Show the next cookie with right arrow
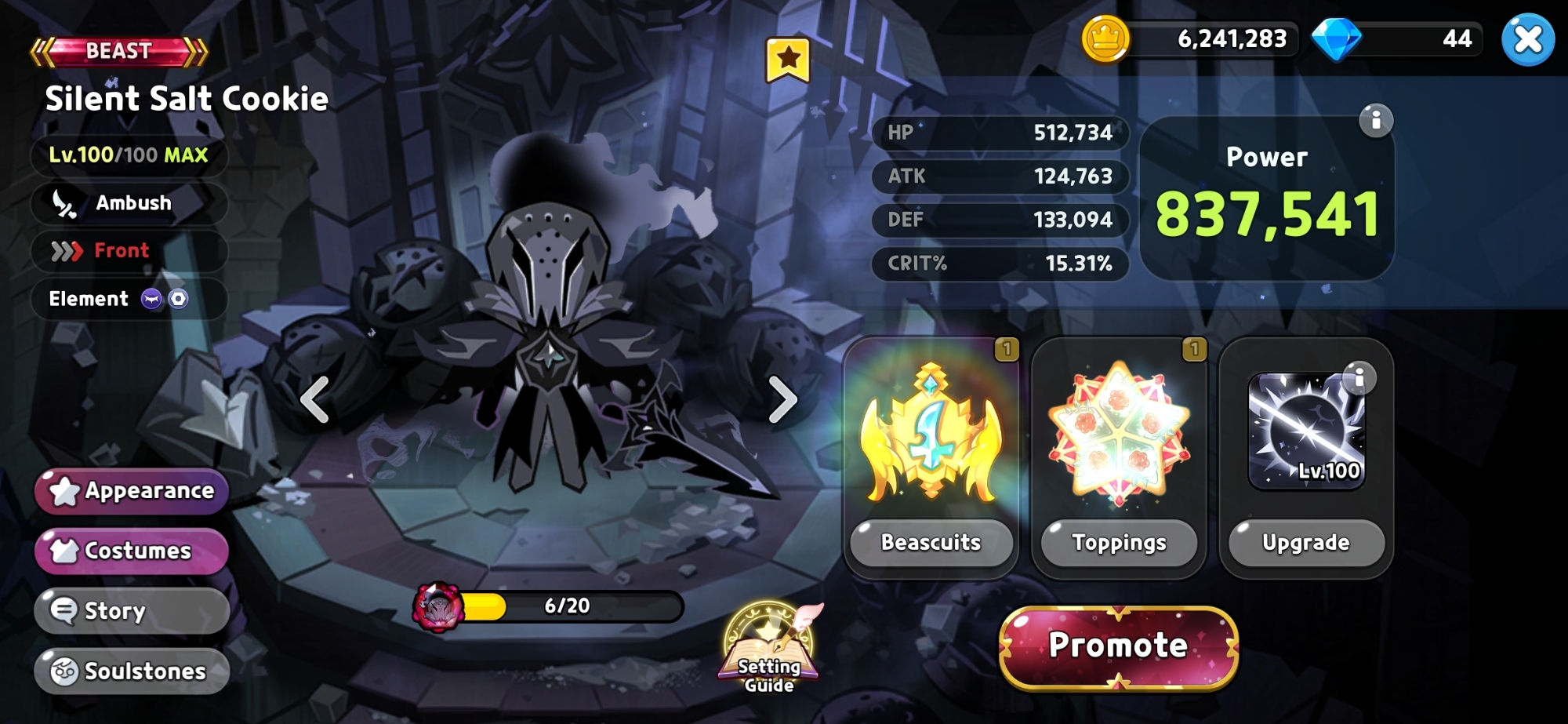Viewport: 1568px width, 724px height. click(782, 400)
